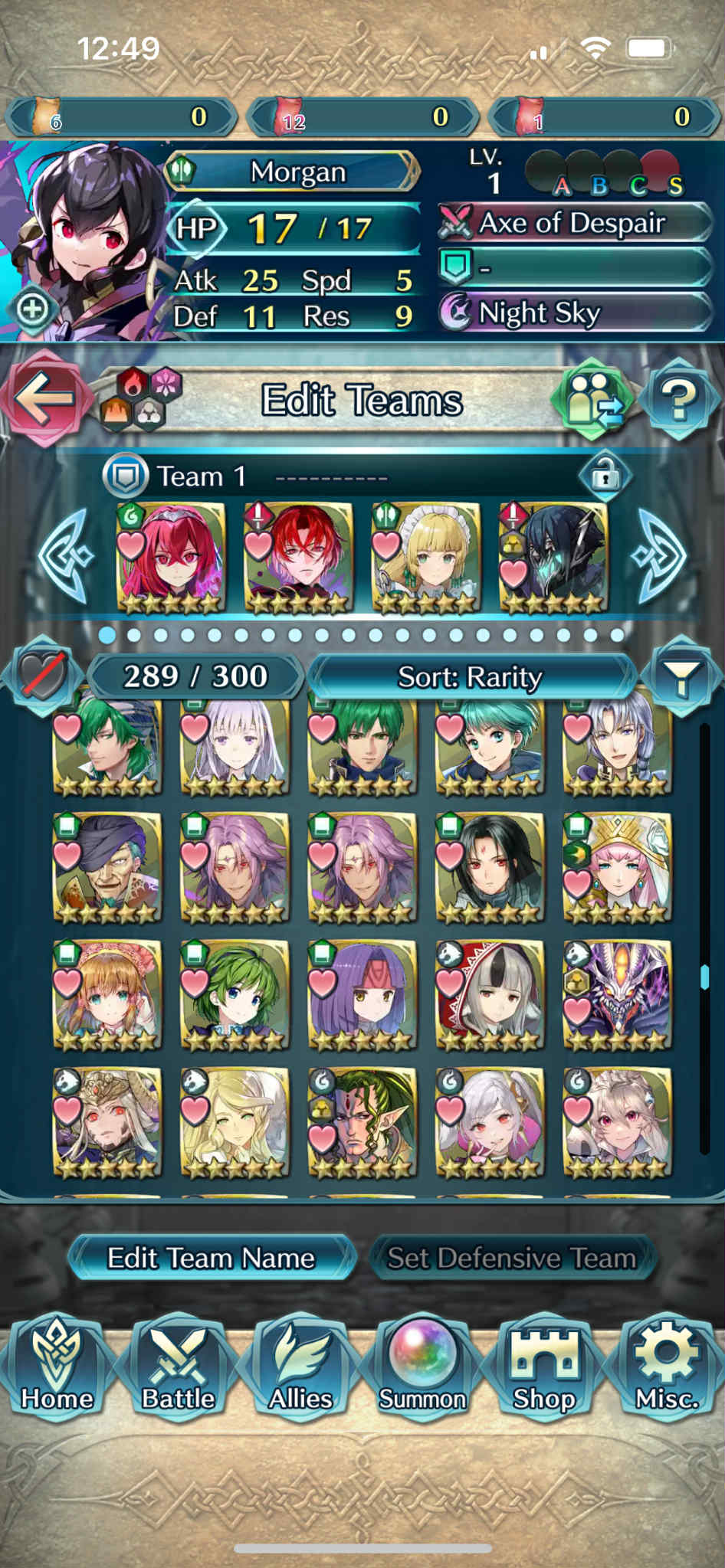Open the Sort: Rarity dropdown
The height and width of the screenshot is (1568, 725).
[471, 677]
